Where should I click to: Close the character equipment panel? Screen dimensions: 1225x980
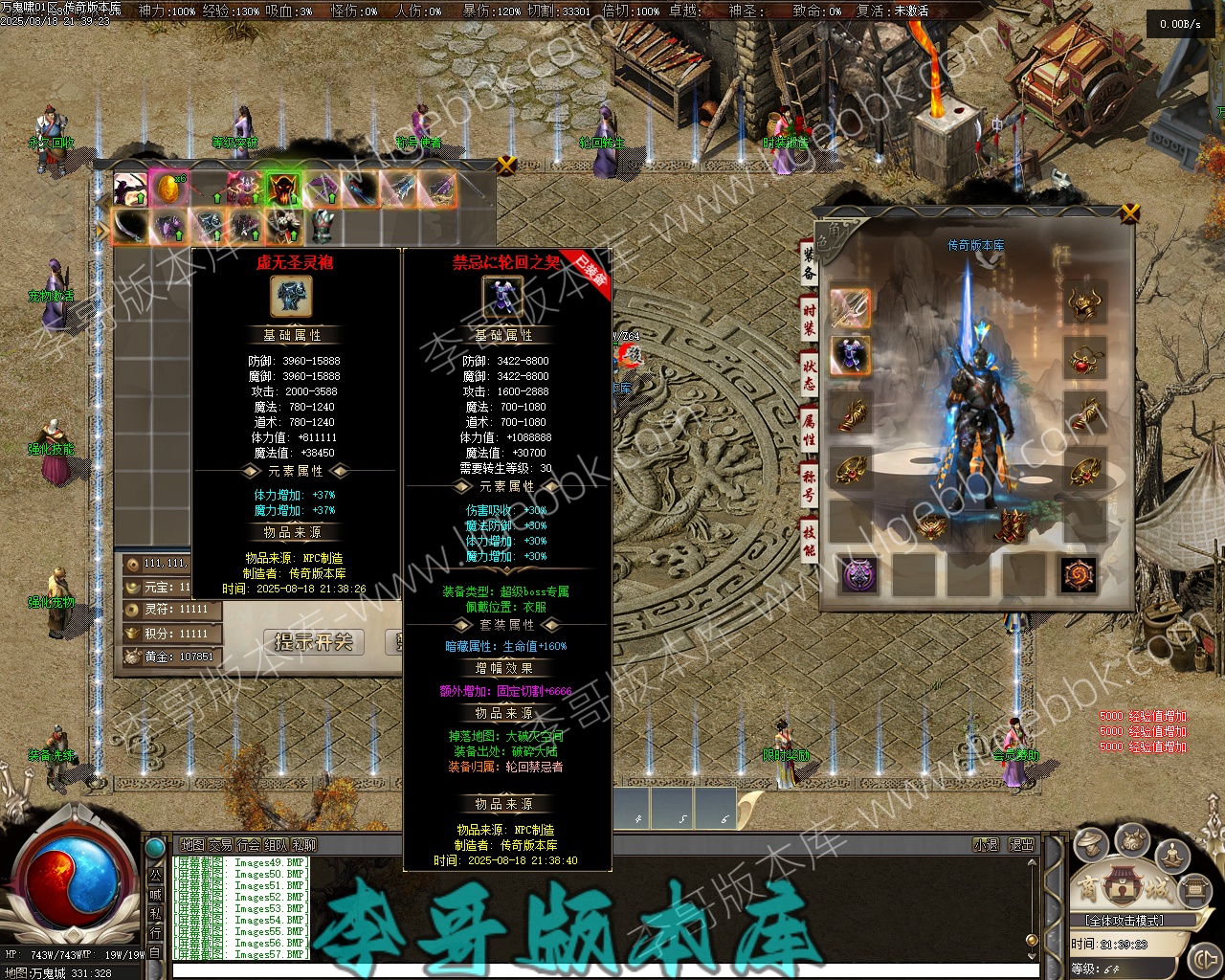click(x=1130, y=212)
